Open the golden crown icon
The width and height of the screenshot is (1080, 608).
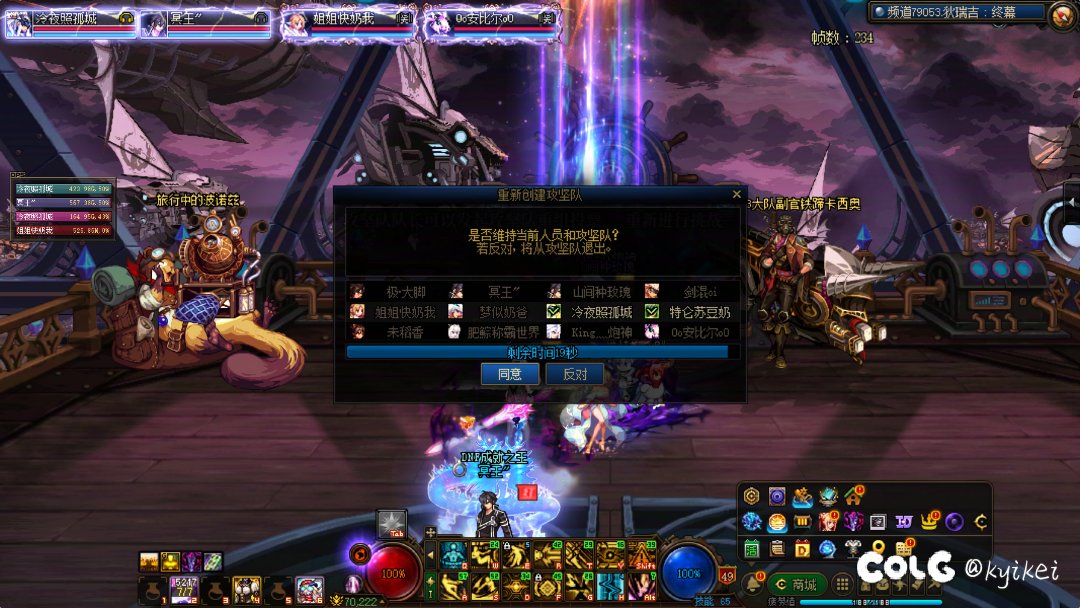tap(929, 522)
